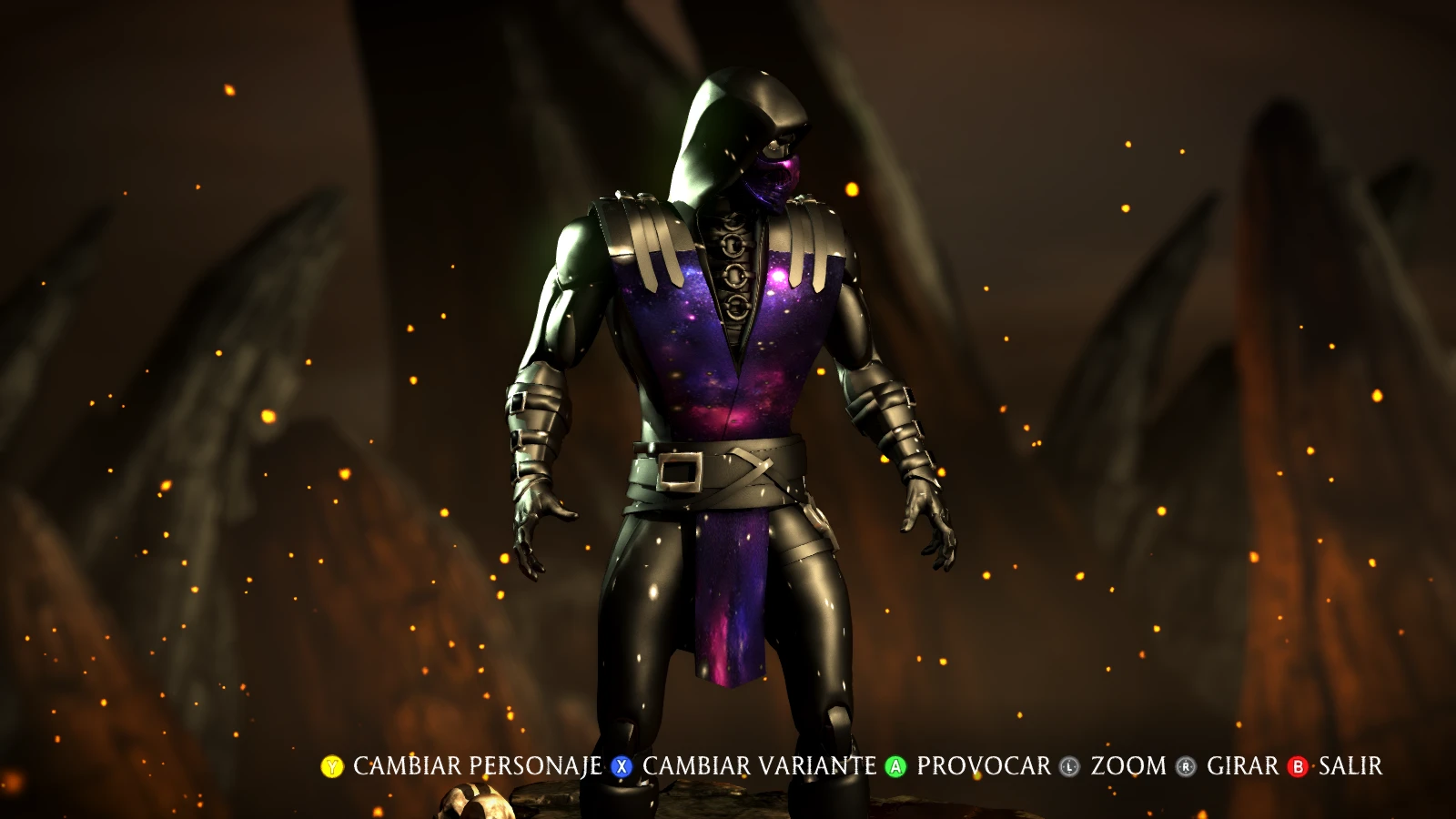Click the GIRAR text label
The image size is (1456, 819).
coord(1243,767)
